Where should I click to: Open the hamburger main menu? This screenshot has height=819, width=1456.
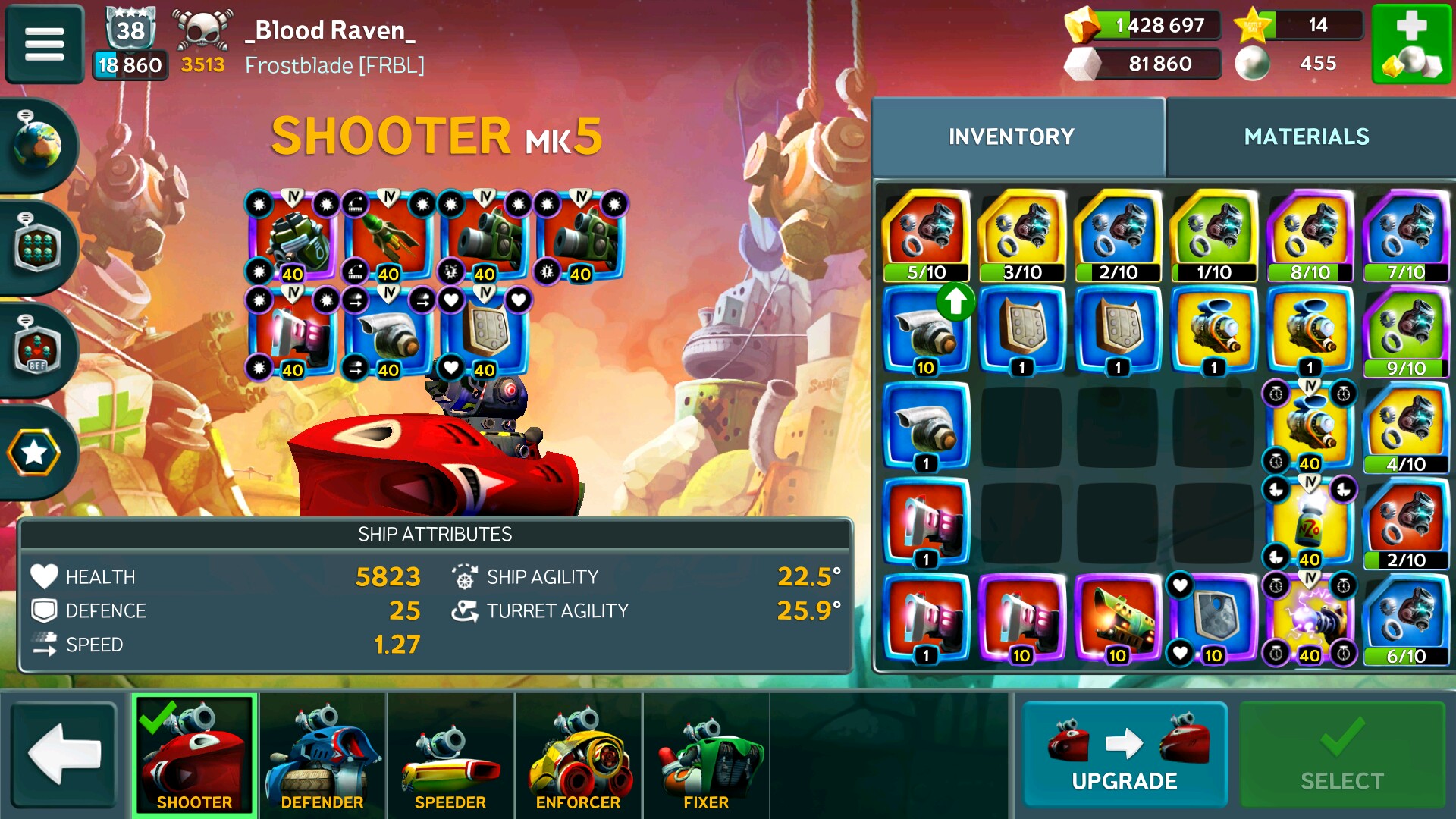[x=44, y=44]
